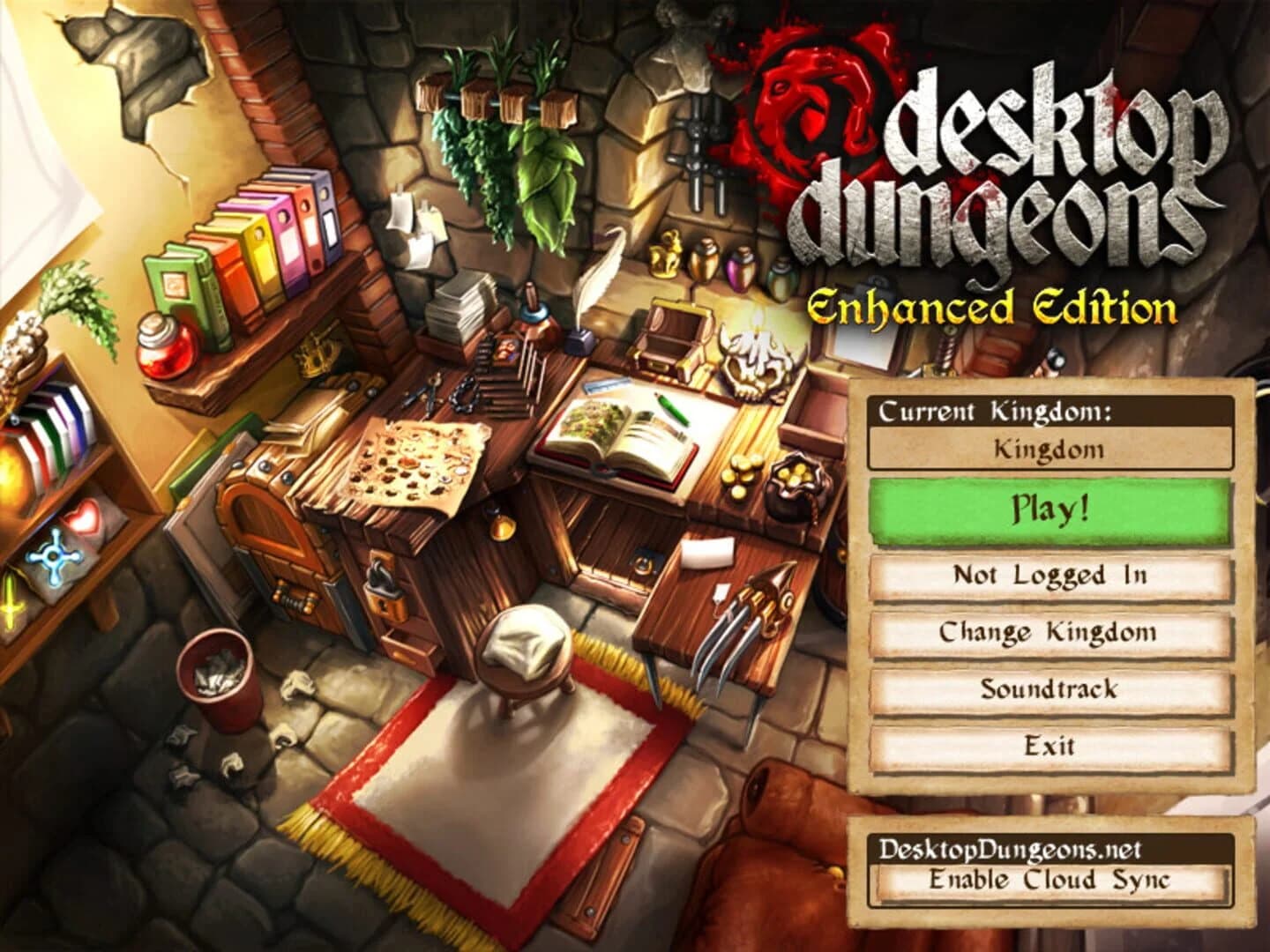Image resolution: width=1270 pixels, height=952 pixels.
Task: Click the wastepaper bin on the floor
Action: coord(217,678)
